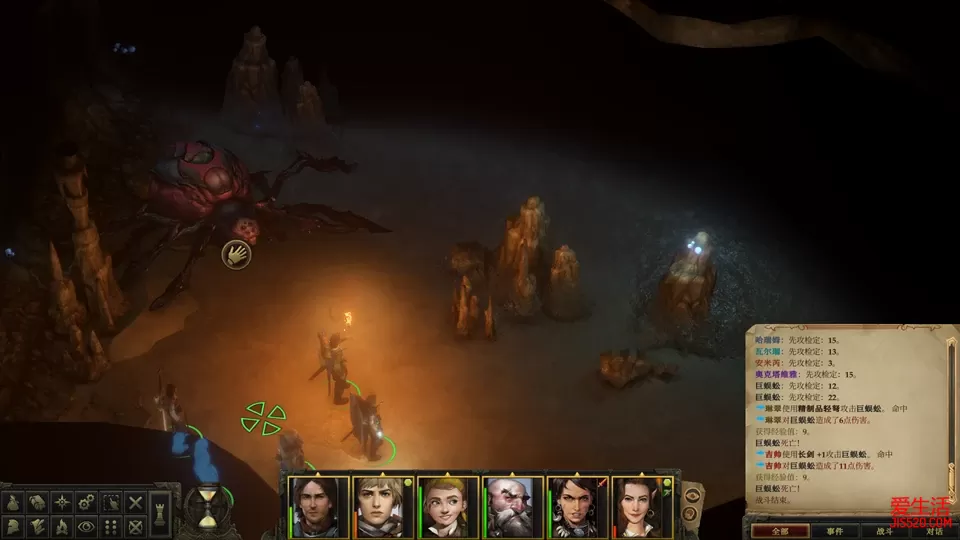Select the smiling halfling portrait
Image resolution: width=960 pixels, height=540 pixels.
tap(449, 507)
